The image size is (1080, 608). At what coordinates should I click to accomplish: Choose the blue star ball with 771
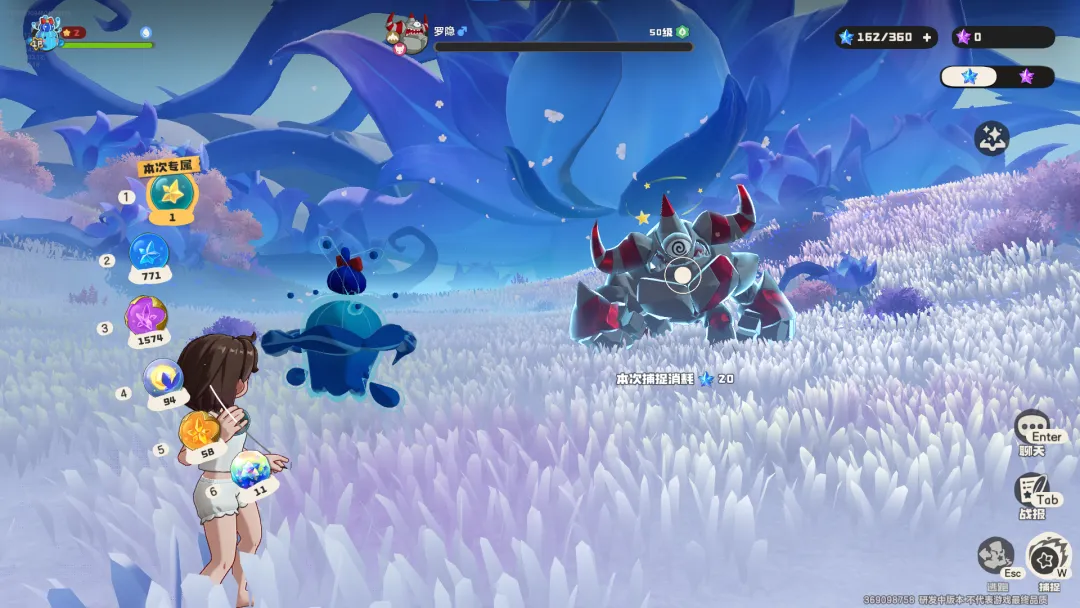pyautogui.click(x=150, y=254)
